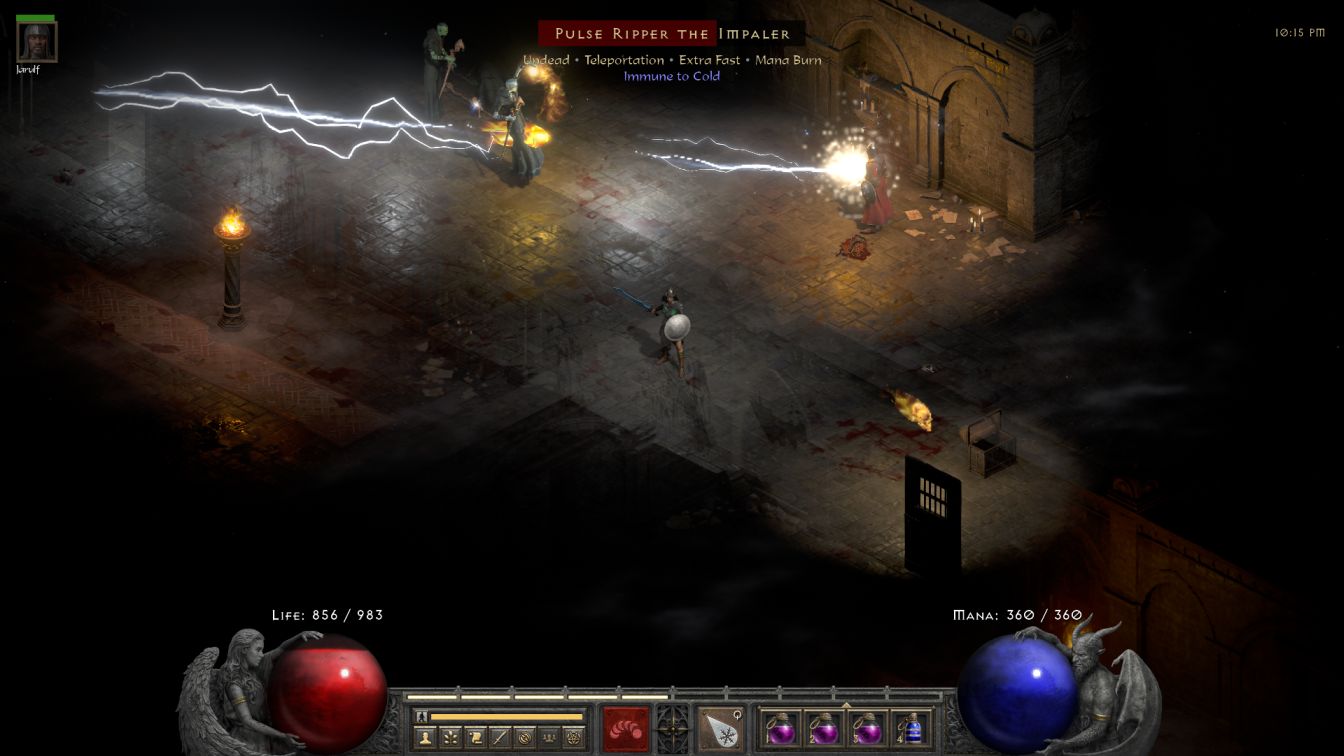Image resolution: width=1344 pixels, height=756 pixels.
Task: Click the pentagram icon in the mini panel
Action: coord(573,738)
